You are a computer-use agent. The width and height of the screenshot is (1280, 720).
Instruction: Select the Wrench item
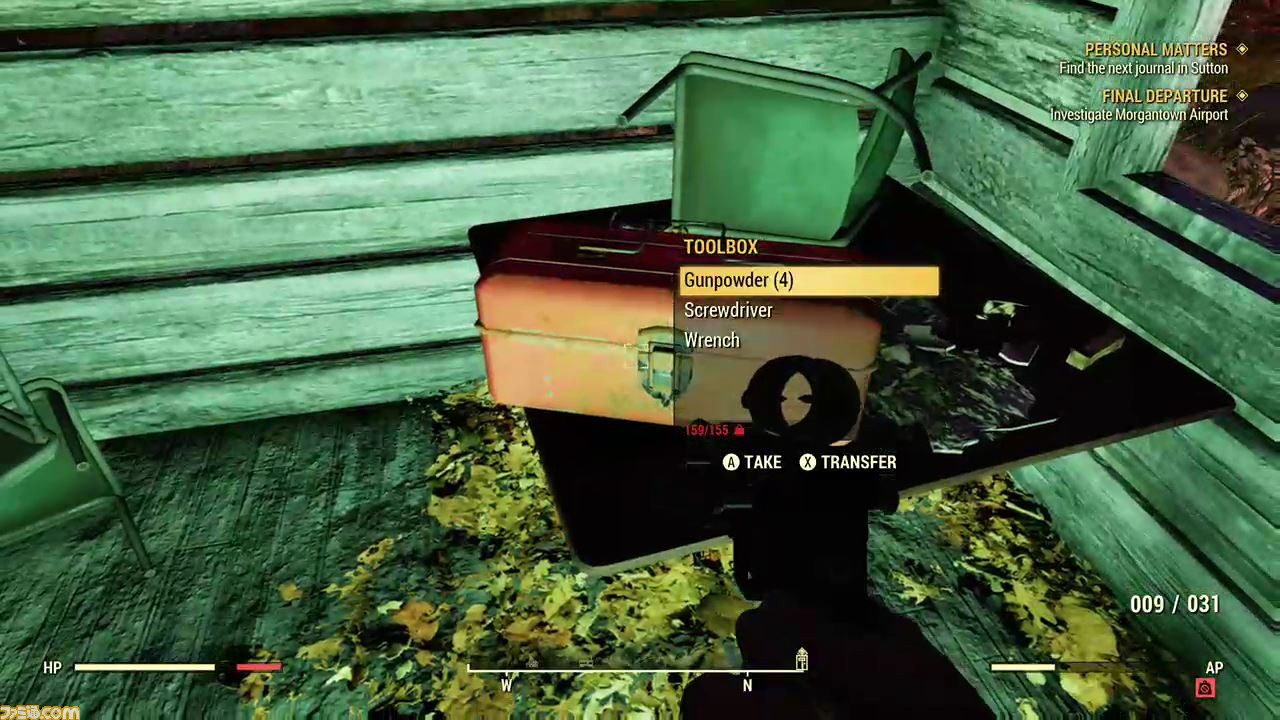click(x=712, y=340)
